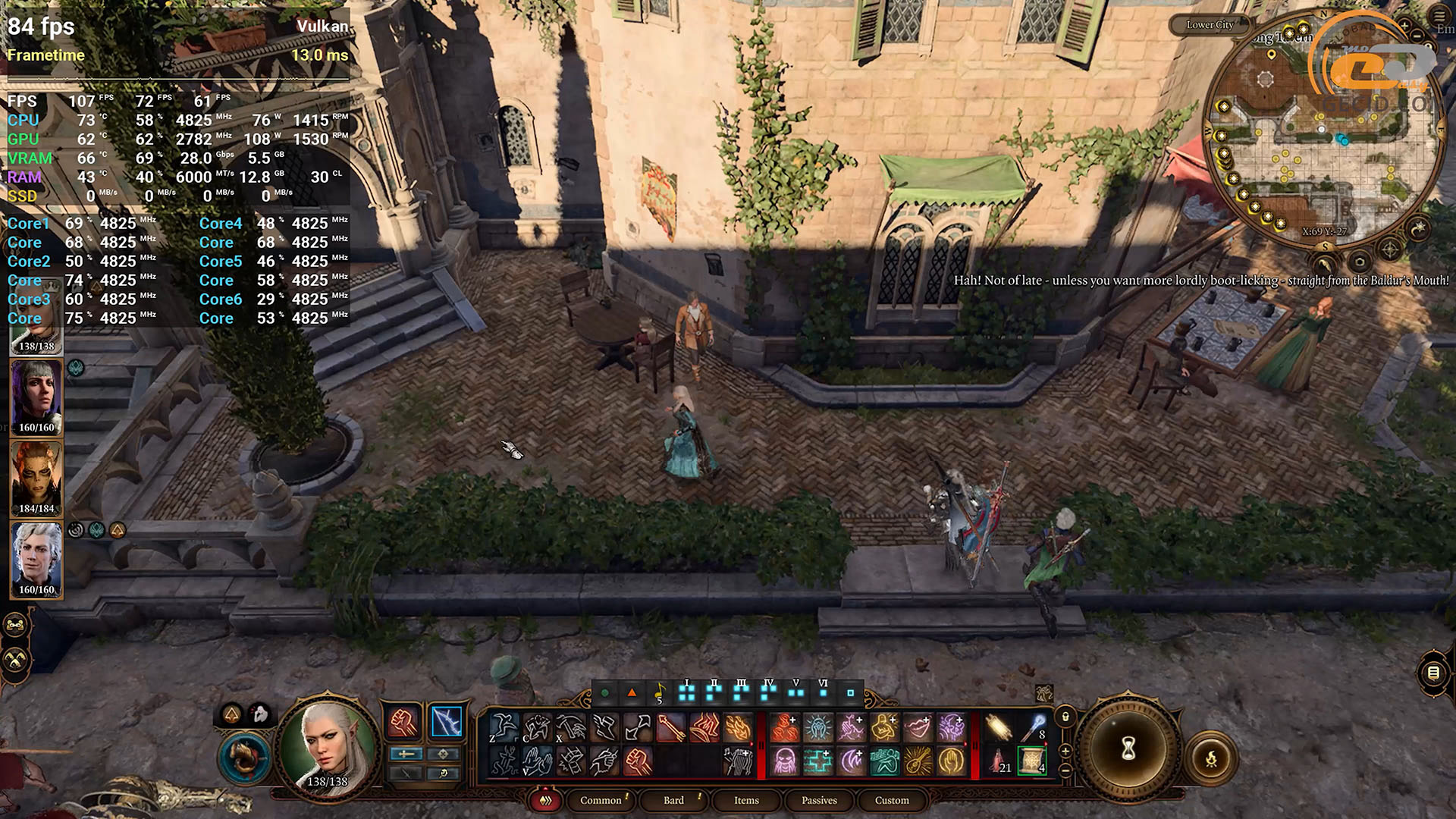Open the campfire rest menu
Screen dimensions: 1456x819
1211,758
